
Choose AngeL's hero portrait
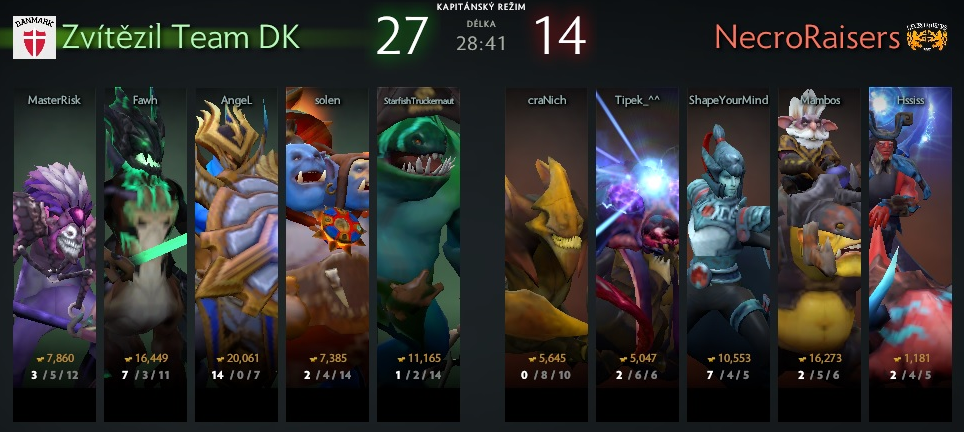pyautogui.click(x=236, y=240)
